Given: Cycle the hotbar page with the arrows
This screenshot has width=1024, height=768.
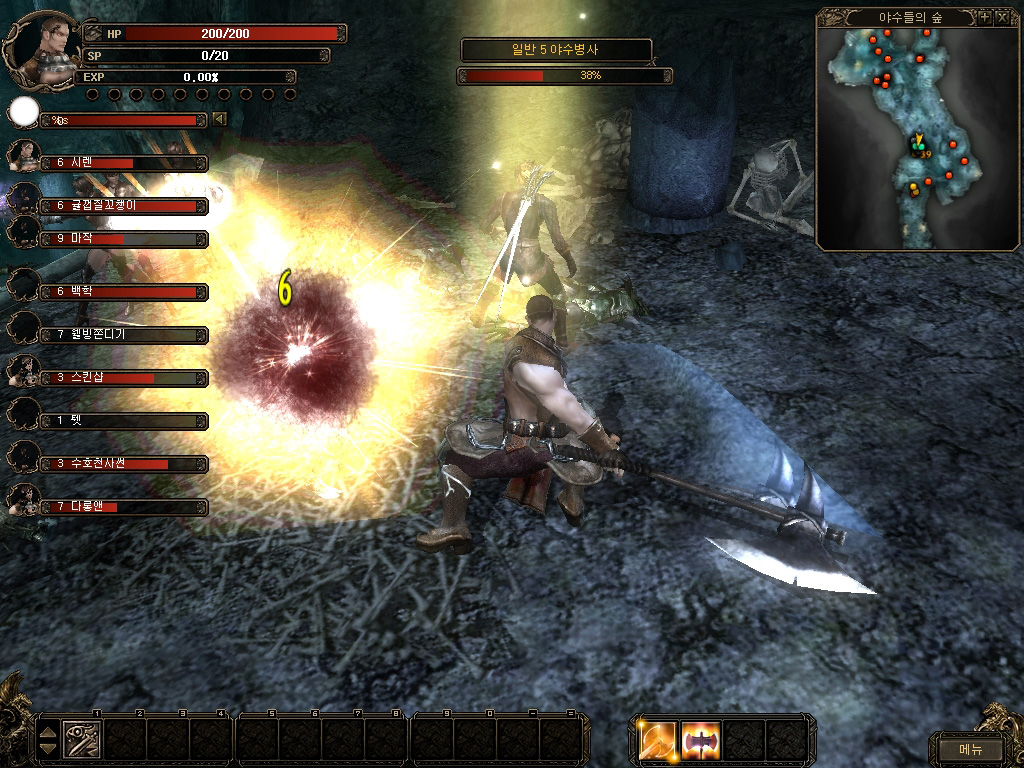Looking at the screenshot, I should 47,740.
